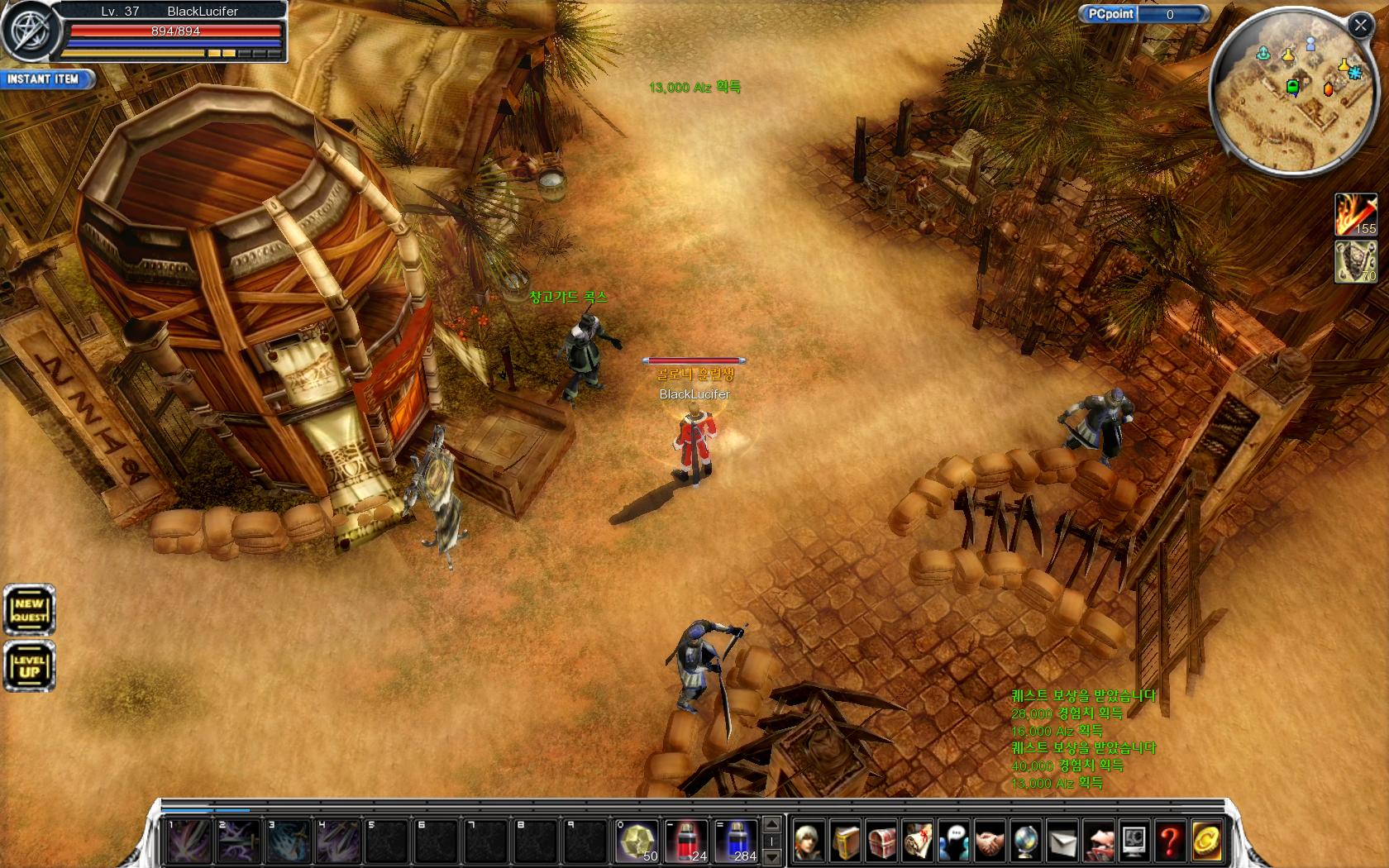This screenshot has height=868, width=1389.
Task: Activate the sword skill in hotbar slot 1
Action: (x=189, y=842)
